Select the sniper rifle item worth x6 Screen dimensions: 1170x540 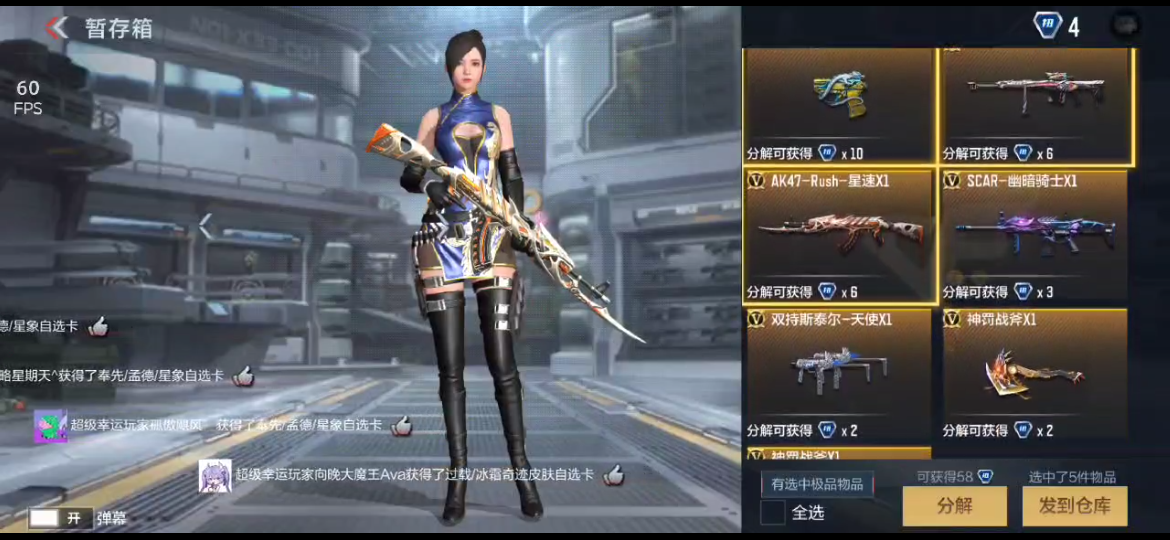(x=1035, y=104)
